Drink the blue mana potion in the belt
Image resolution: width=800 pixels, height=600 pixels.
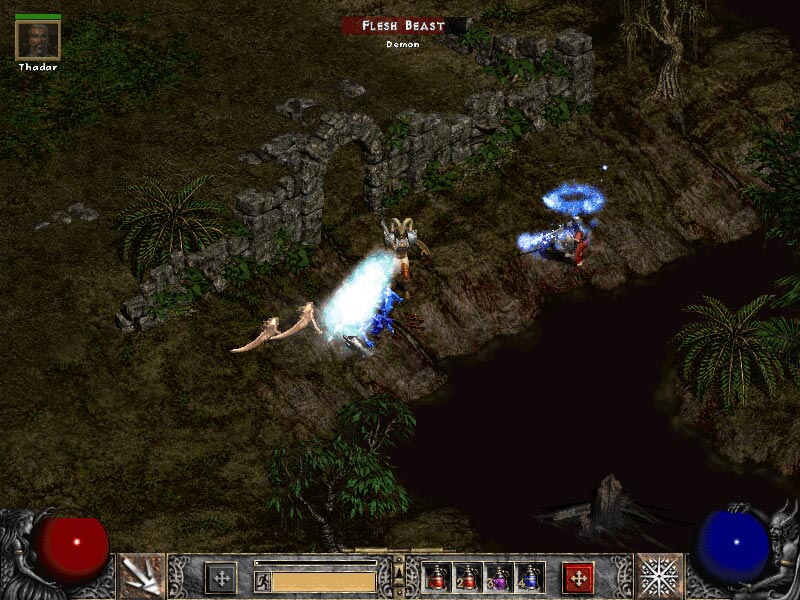tap(529, 577)
